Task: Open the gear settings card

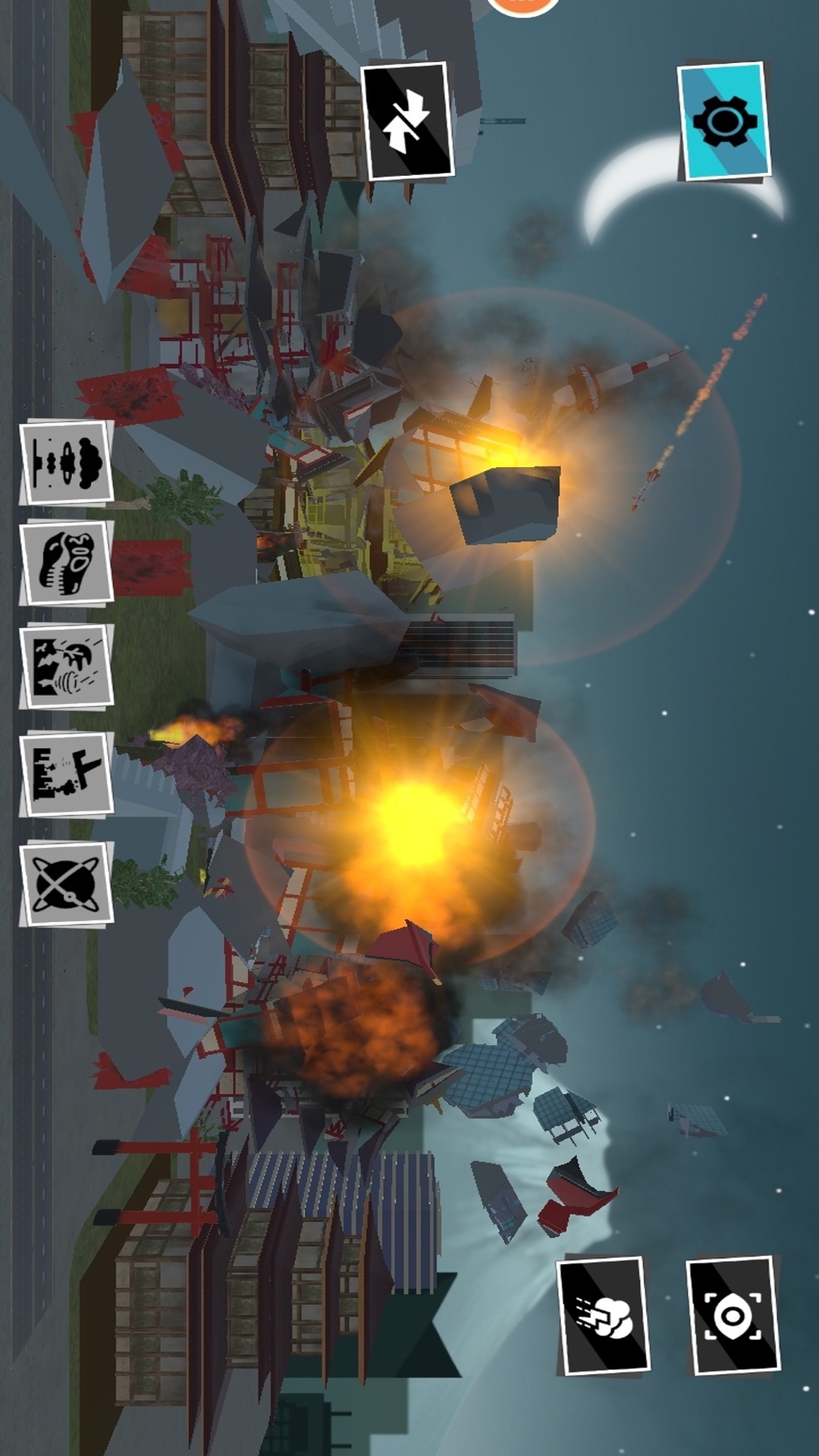Action: click(x=724, y=123)
